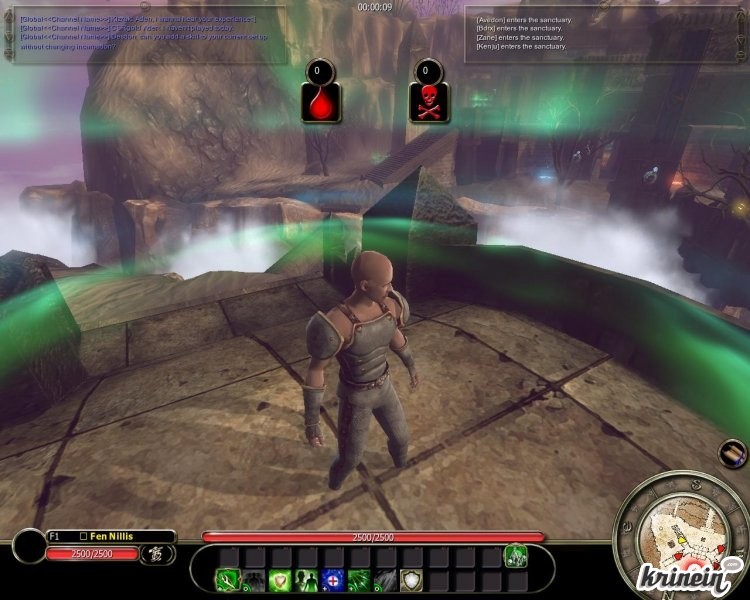Click the red blood drop score icon

pyautogui.click(x=320, y=100)
